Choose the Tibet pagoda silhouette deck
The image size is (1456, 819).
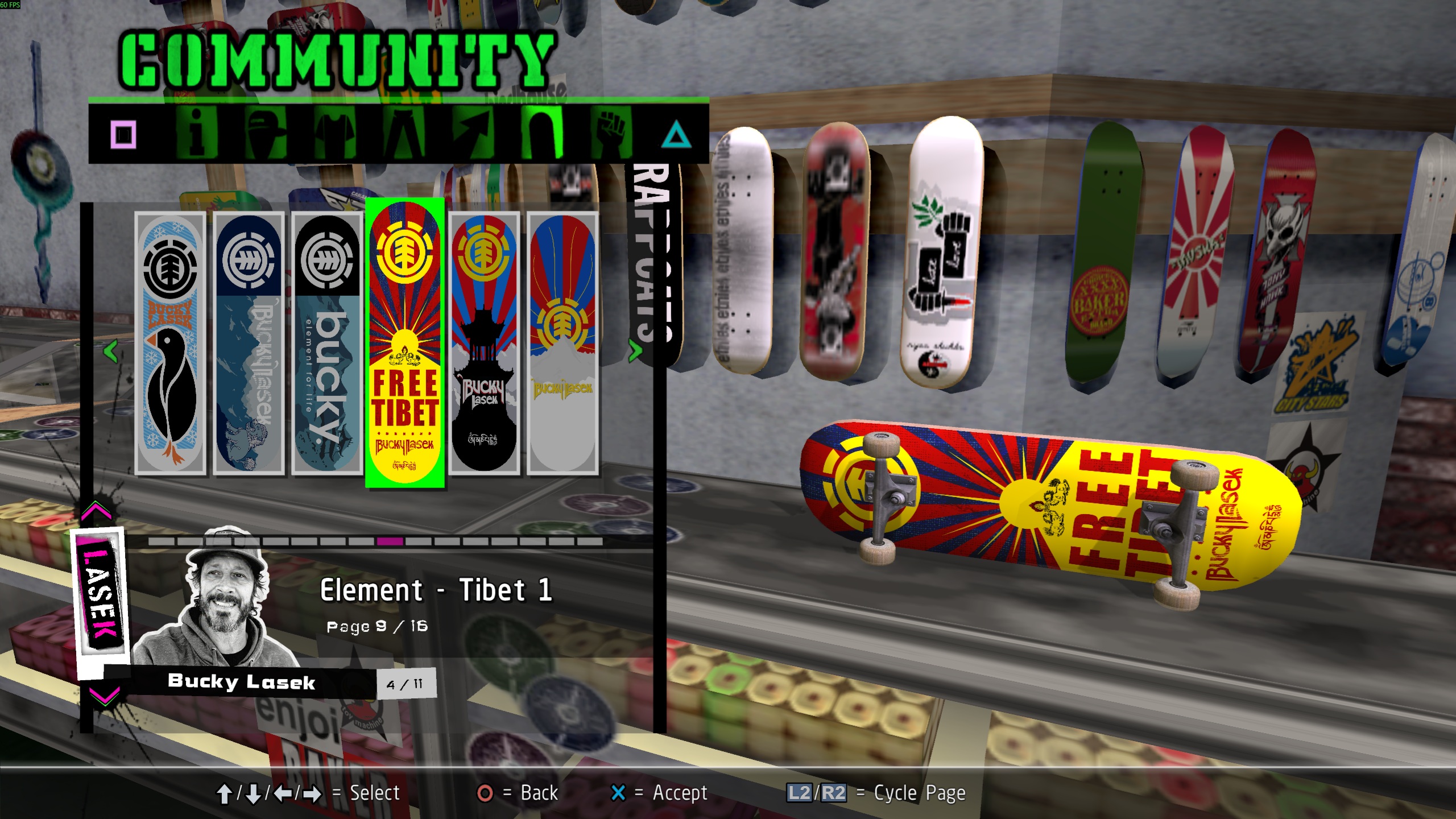(x=484, y=343)
